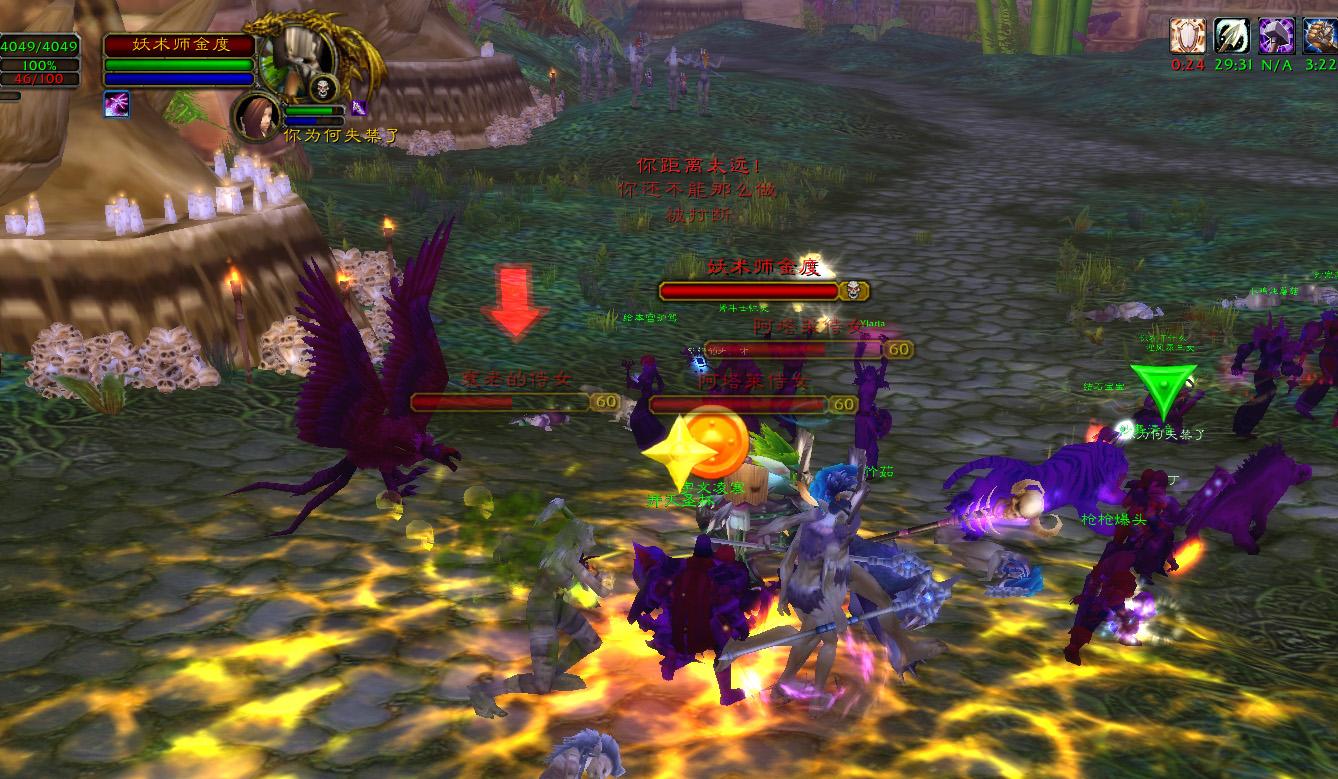This screenshot has height=779, width=1338.
Task: Click the 妖术师金度 name bar in target frame
Action: click(x=180, y=45)
